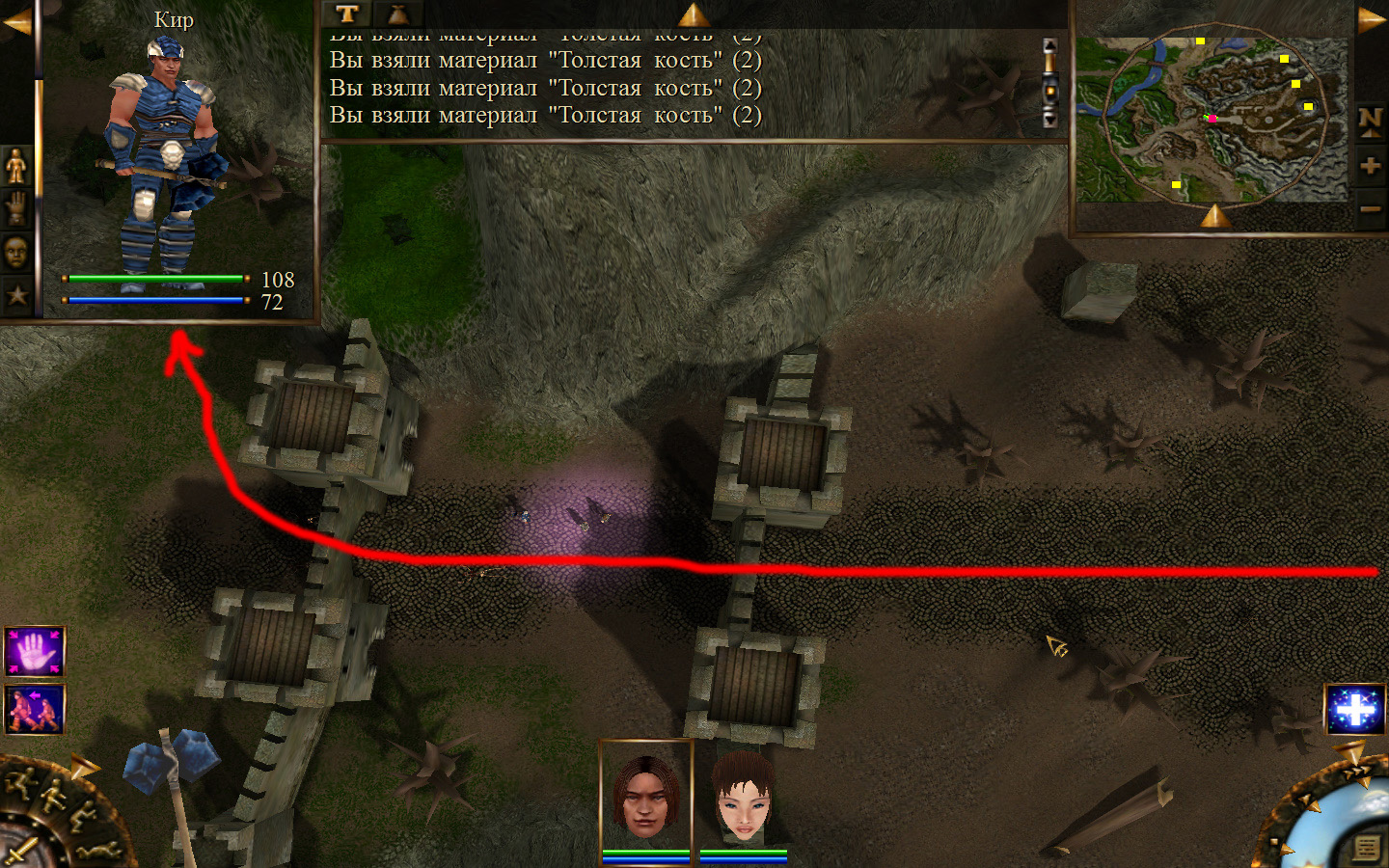
Task: Collapse the minimap with right arrow
Action: pyautogui.click(x=1372, y=19)
